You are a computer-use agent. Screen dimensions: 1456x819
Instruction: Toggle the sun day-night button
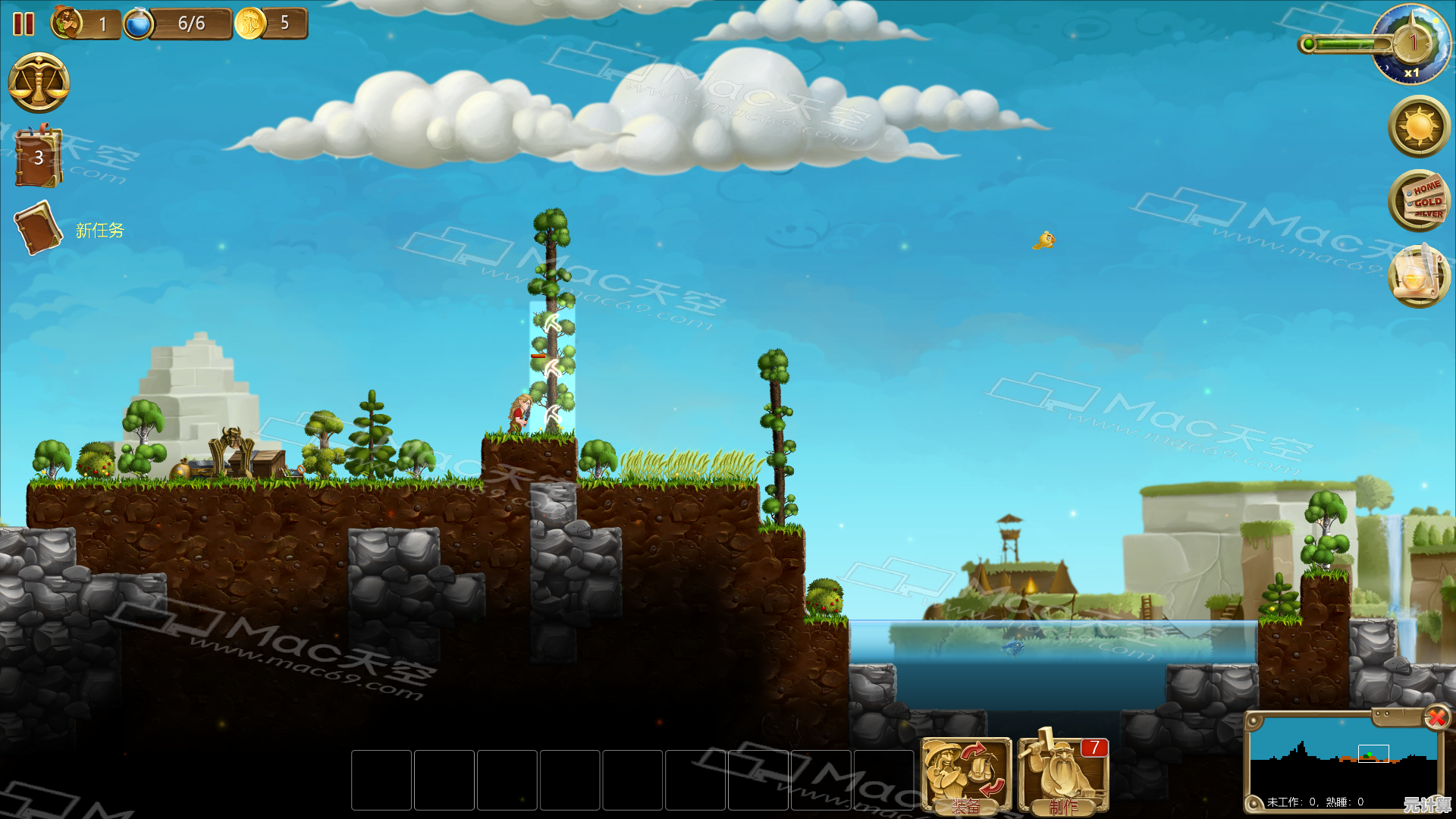[x=1419, y=127]
